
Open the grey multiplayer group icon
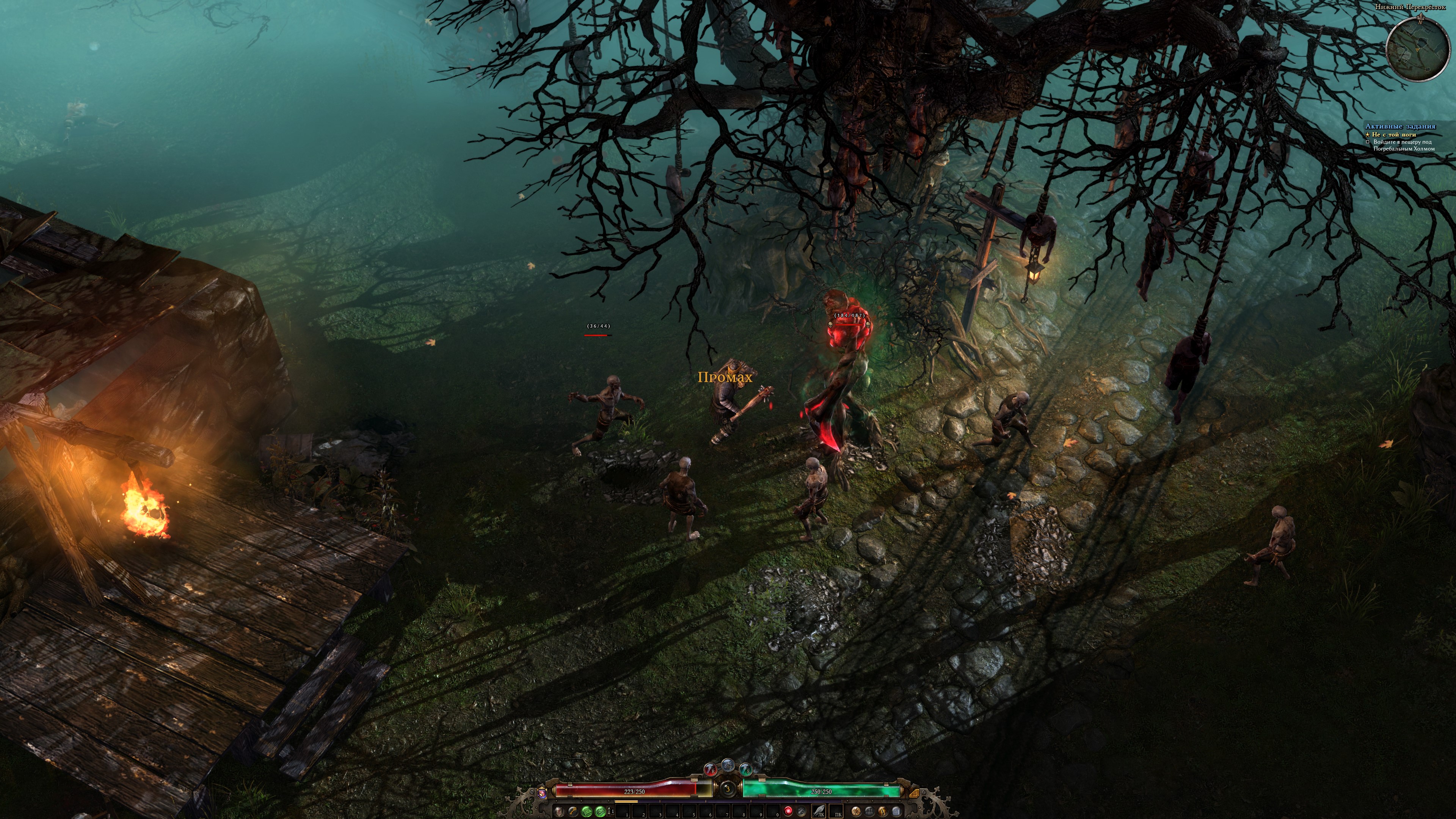[x=869, y=811]
